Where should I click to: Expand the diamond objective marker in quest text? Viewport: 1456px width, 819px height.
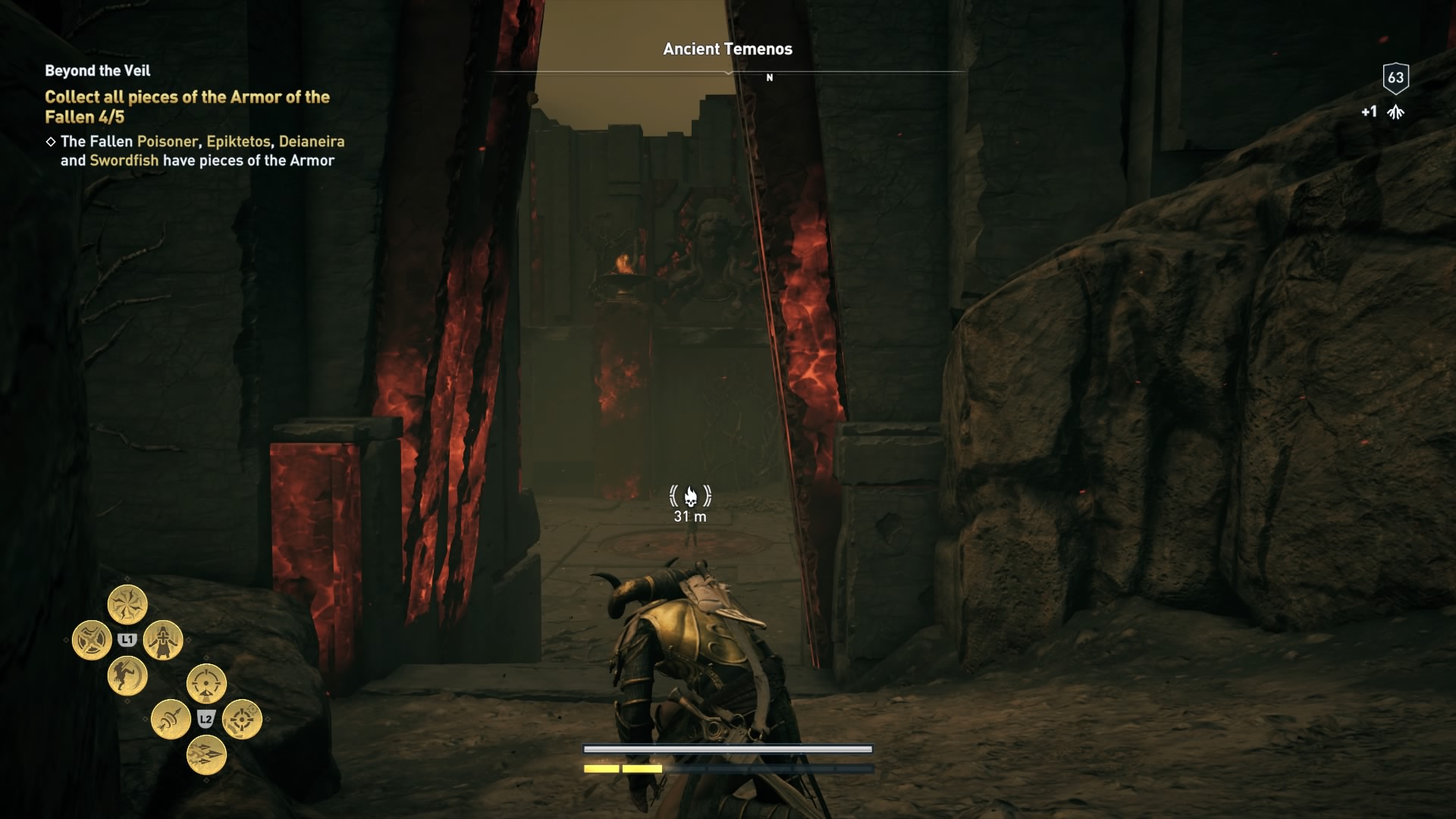(51, 140)
